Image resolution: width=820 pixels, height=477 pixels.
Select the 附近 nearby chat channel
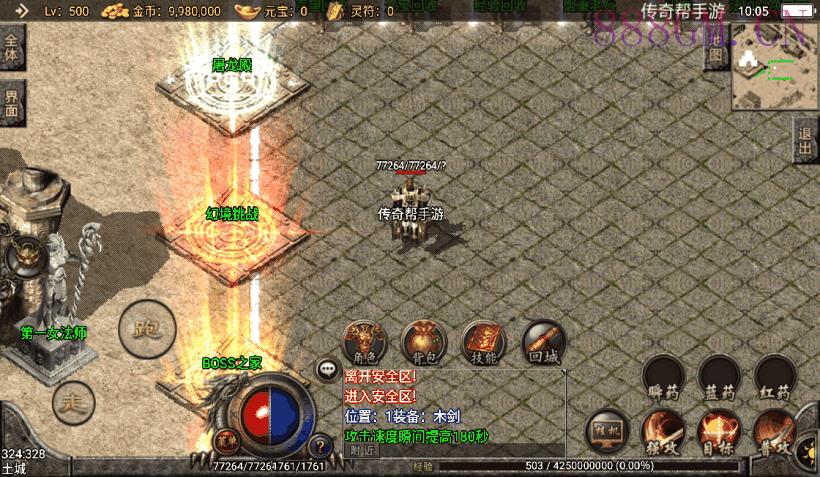pos(362,450)
